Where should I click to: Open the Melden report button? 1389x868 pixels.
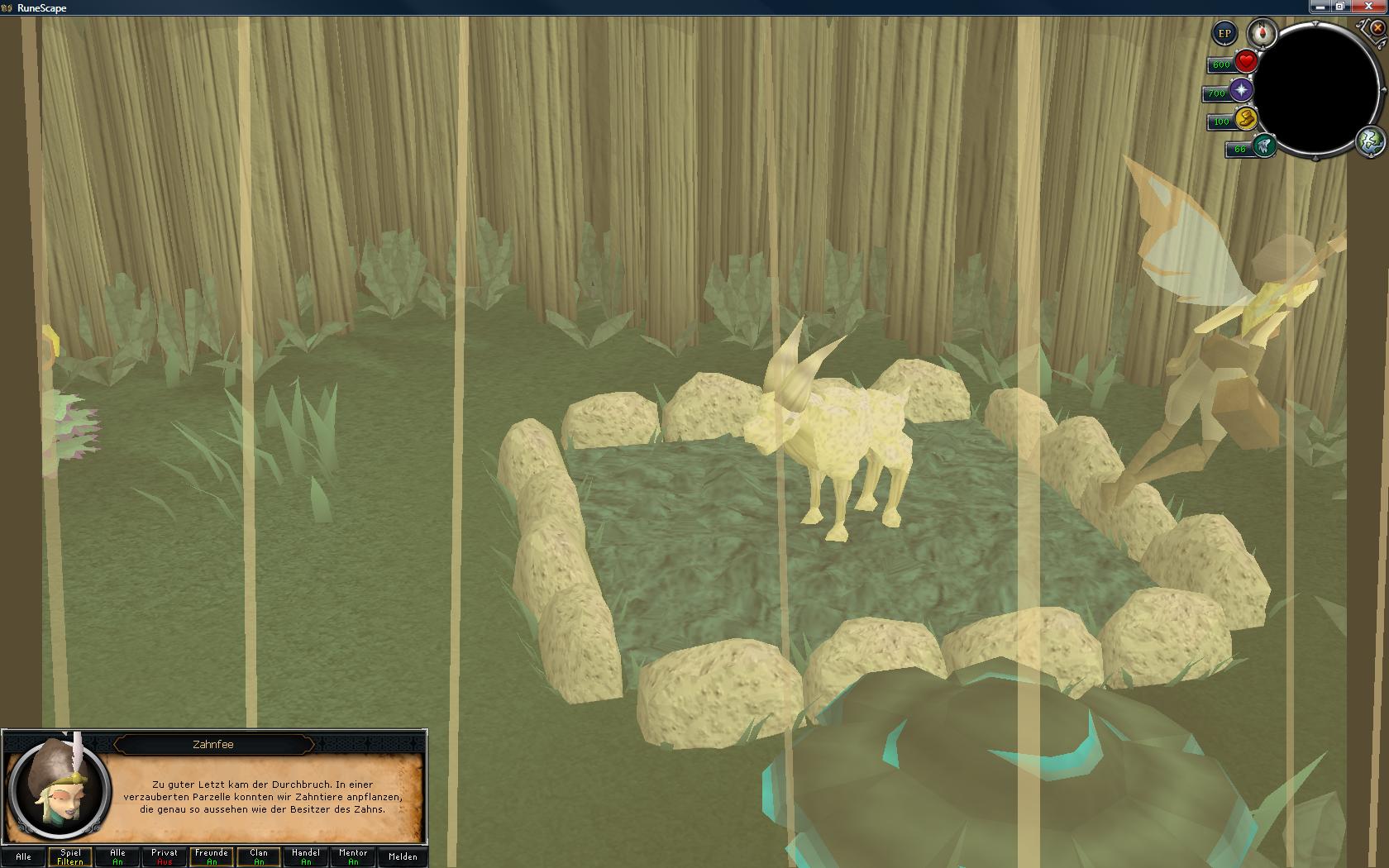tap(403, 856)
